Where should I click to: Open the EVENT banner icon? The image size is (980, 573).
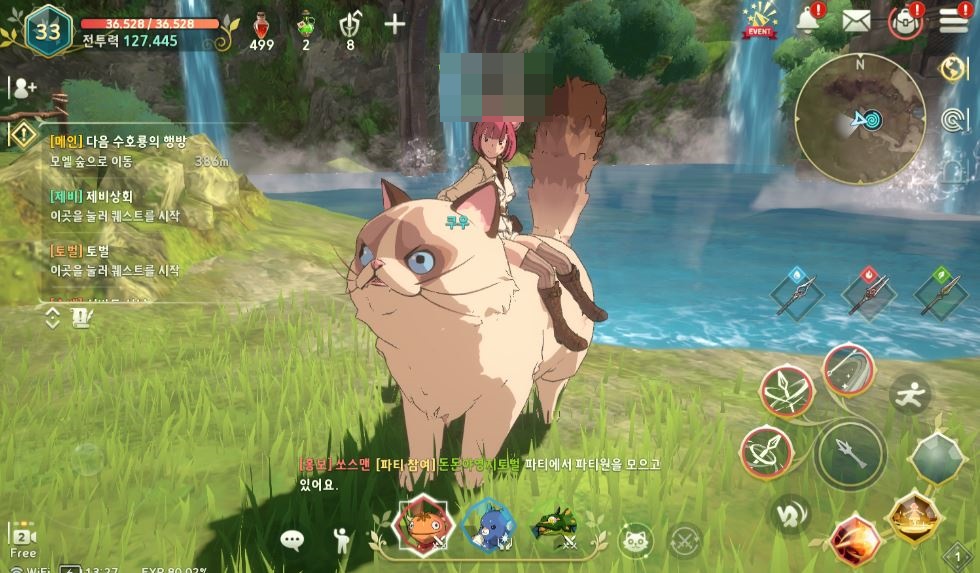(760, 20)
